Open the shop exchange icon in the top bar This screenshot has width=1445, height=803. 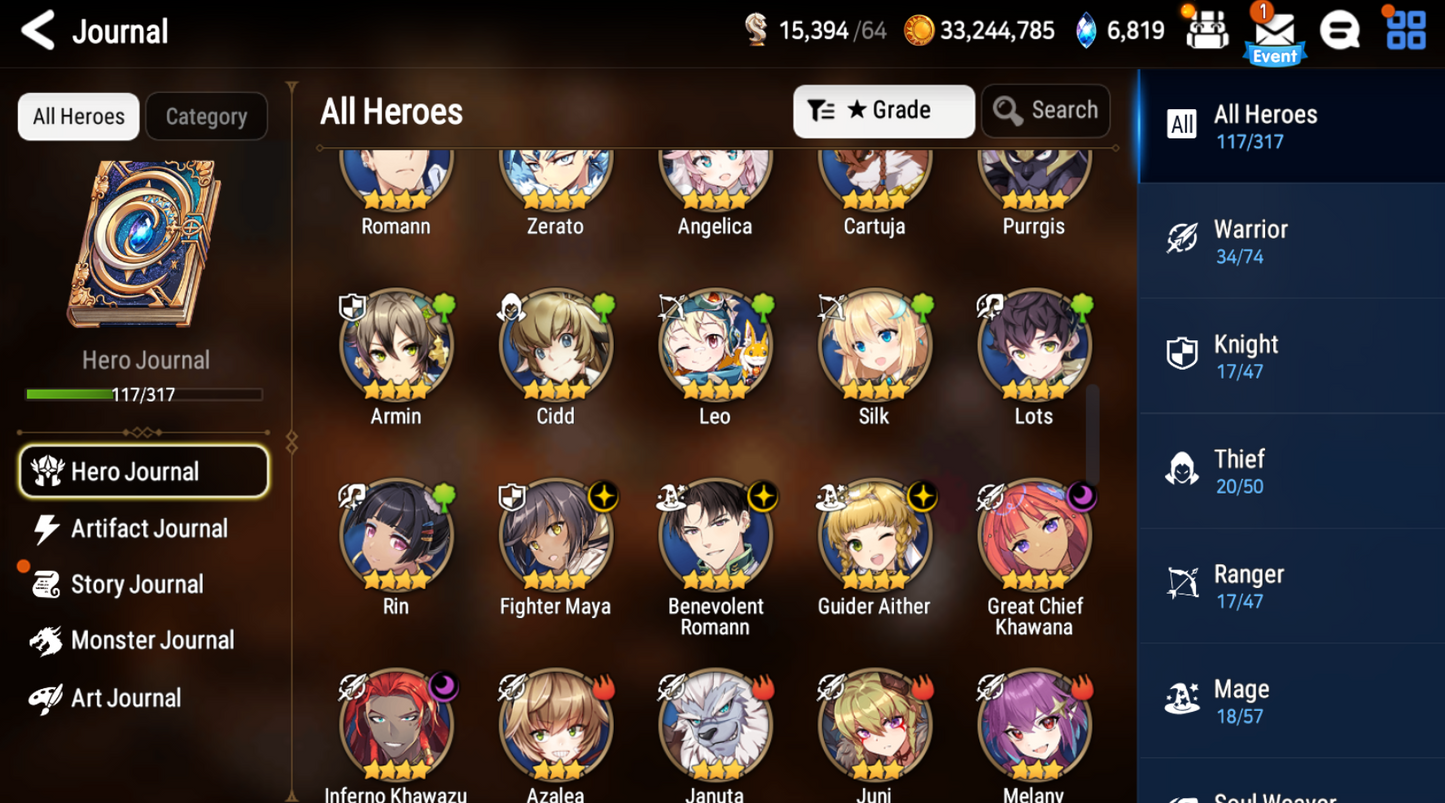[x=1206, y=30]
